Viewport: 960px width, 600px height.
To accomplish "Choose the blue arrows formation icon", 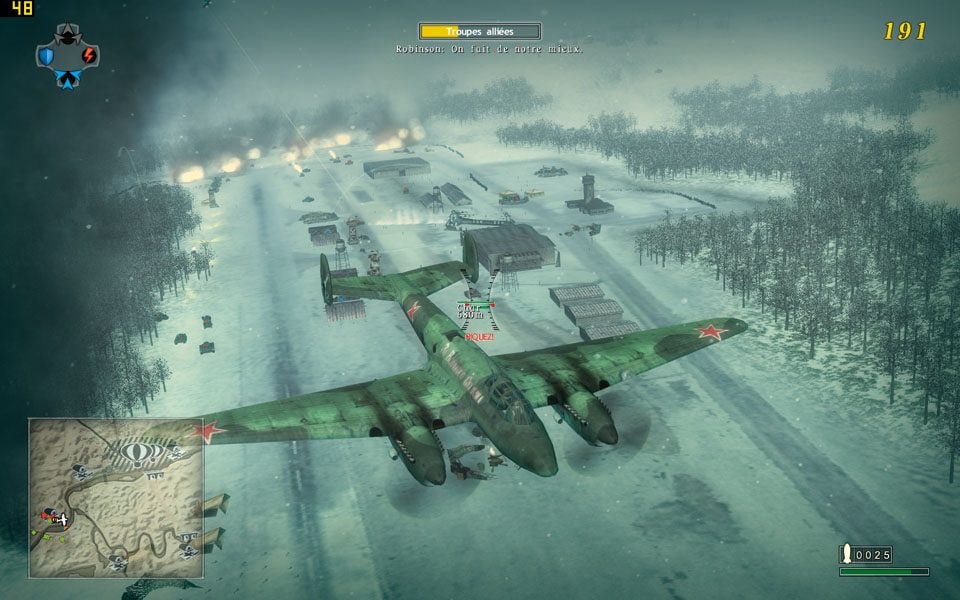I will coord(67,79).
